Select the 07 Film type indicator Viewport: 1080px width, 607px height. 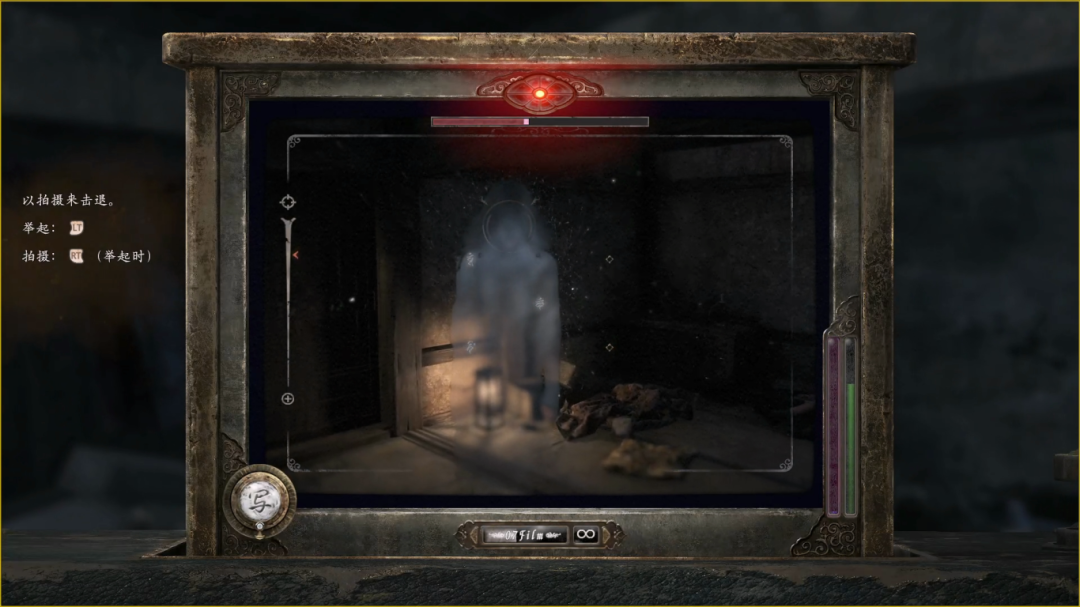[x=525, y=535]
